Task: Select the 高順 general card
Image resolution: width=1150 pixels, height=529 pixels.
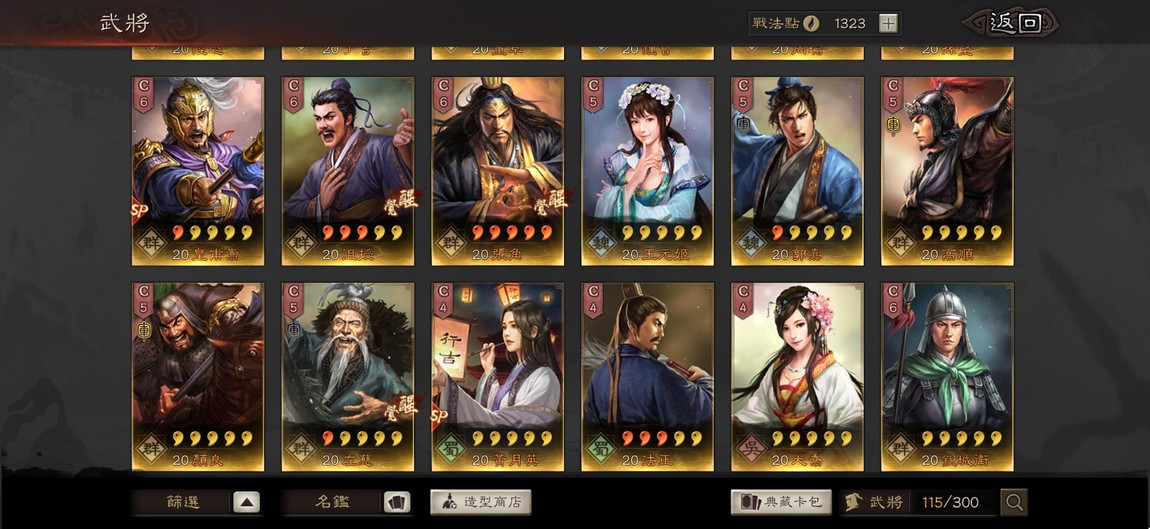Action: [x=947, y=170]
